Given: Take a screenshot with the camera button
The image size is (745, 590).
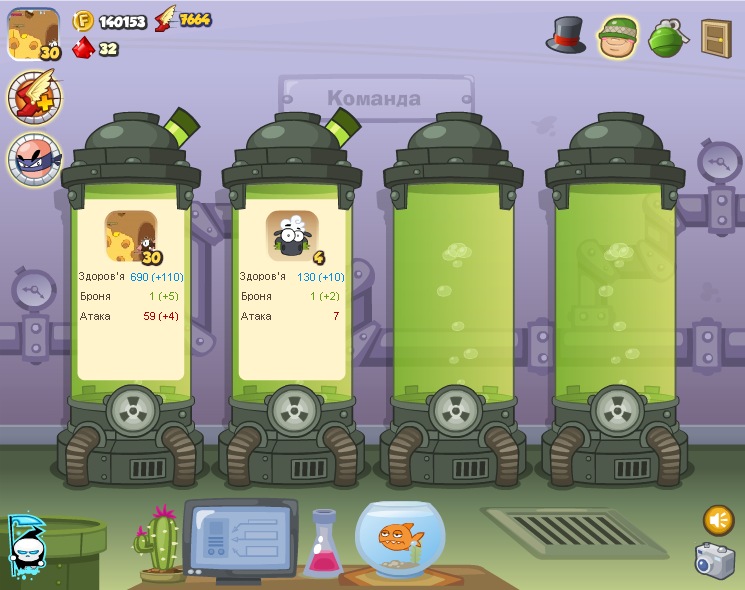Looking at the screenshot, I should coord(715,560).
